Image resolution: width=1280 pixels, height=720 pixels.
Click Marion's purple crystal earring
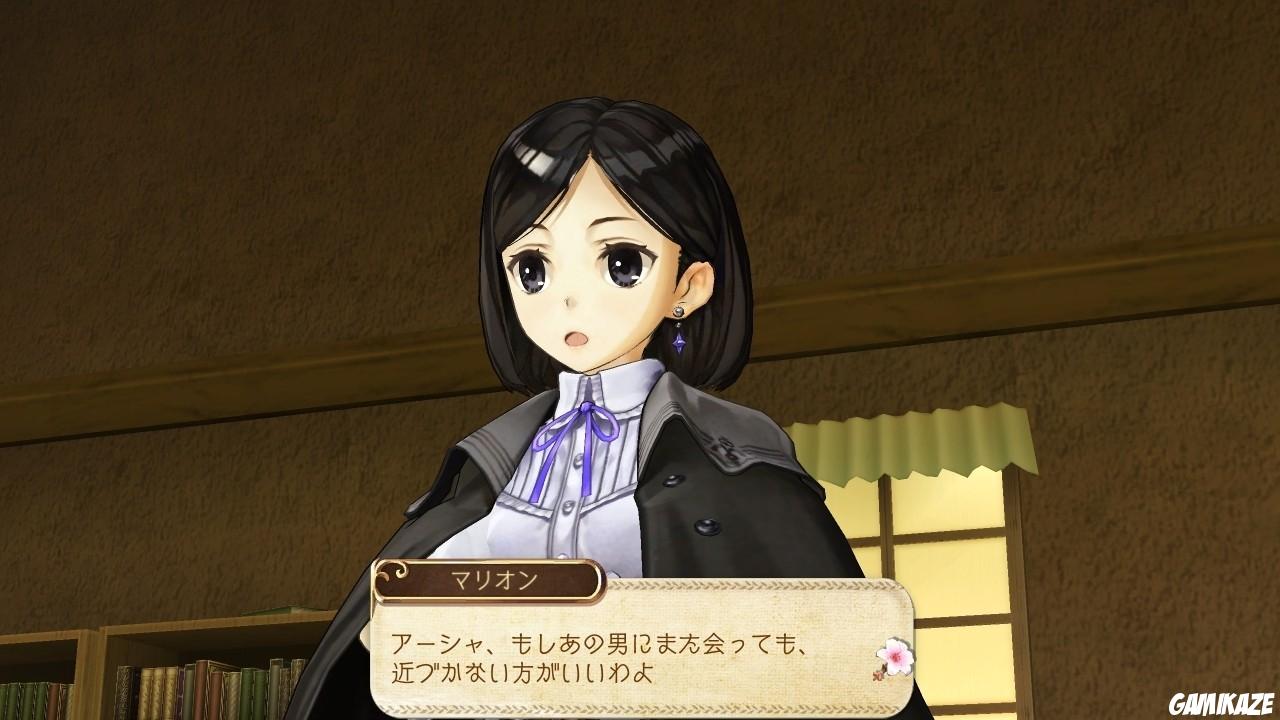point(678,342)
